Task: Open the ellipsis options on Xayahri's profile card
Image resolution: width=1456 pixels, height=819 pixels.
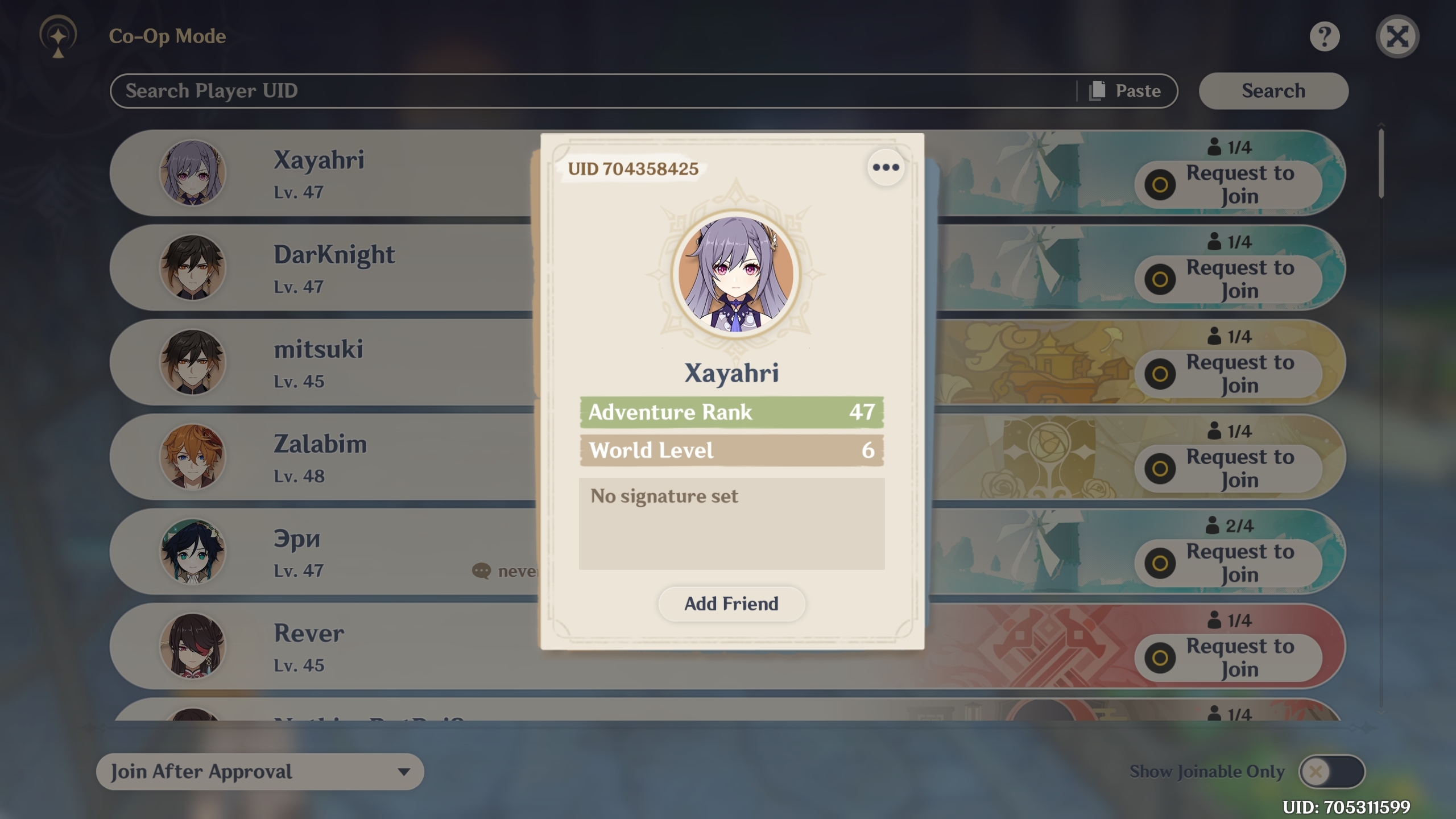Action: [x=886, y=166]
